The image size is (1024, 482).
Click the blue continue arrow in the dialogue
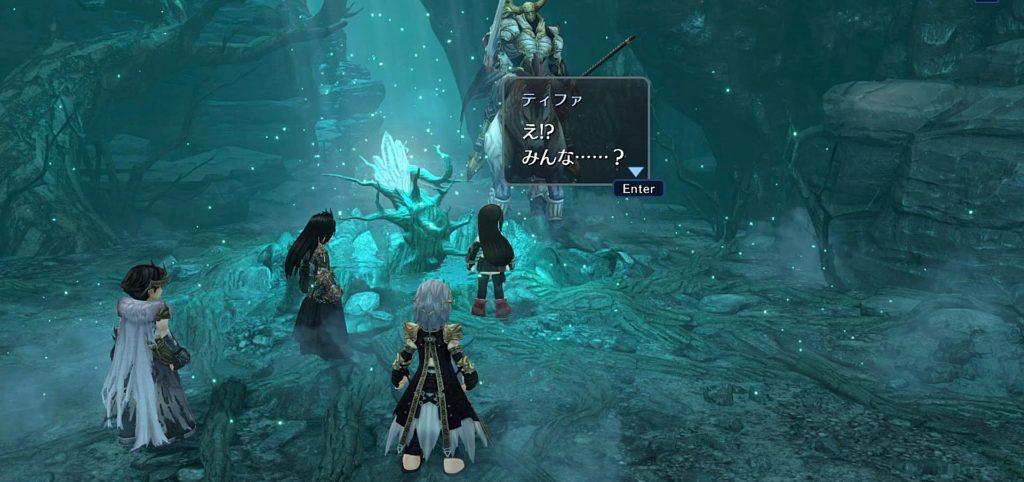point(635,172)
